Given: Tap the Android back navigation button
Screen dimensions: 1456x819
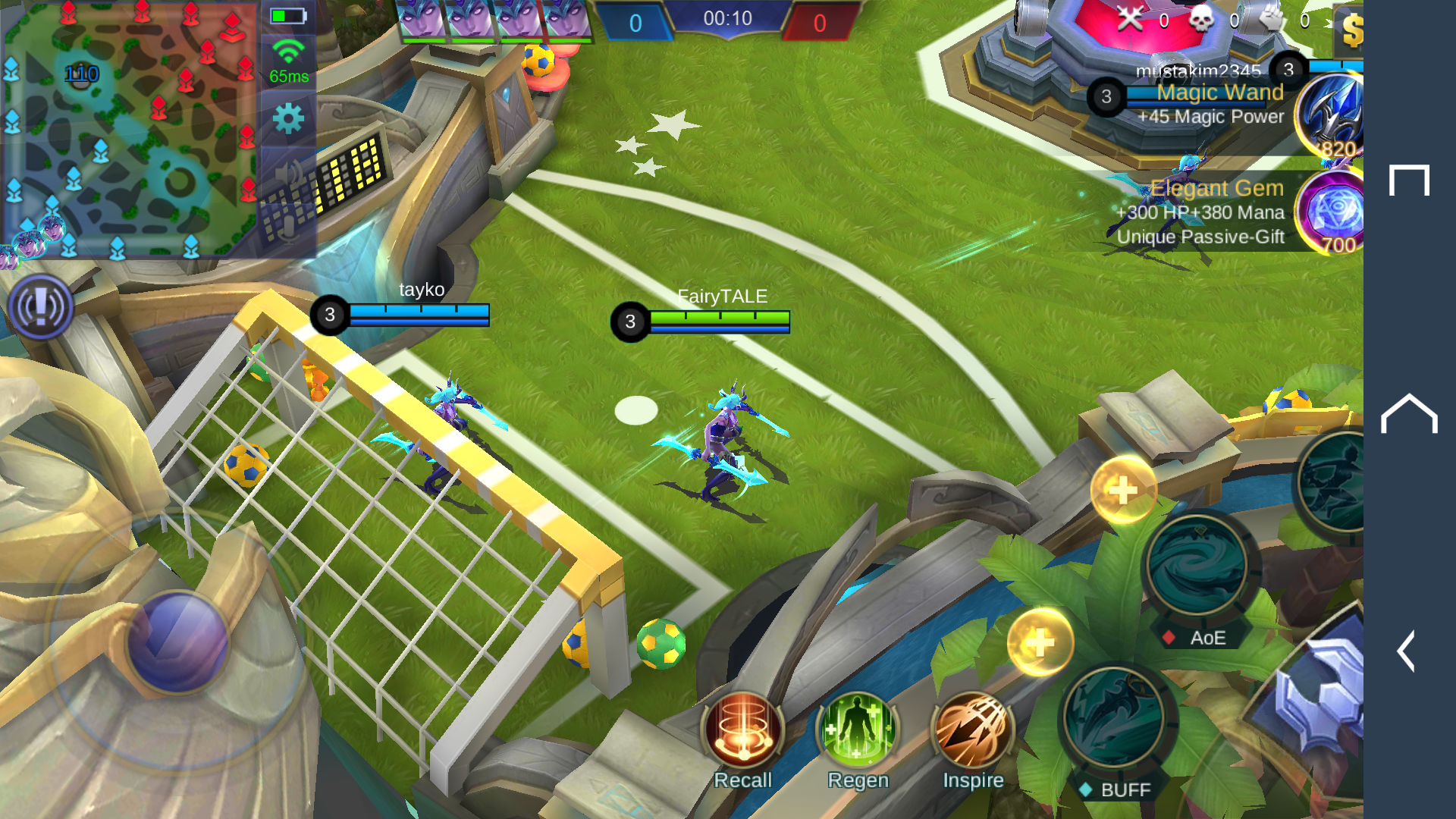Looking at the screenshot, I should (1407, 651).
